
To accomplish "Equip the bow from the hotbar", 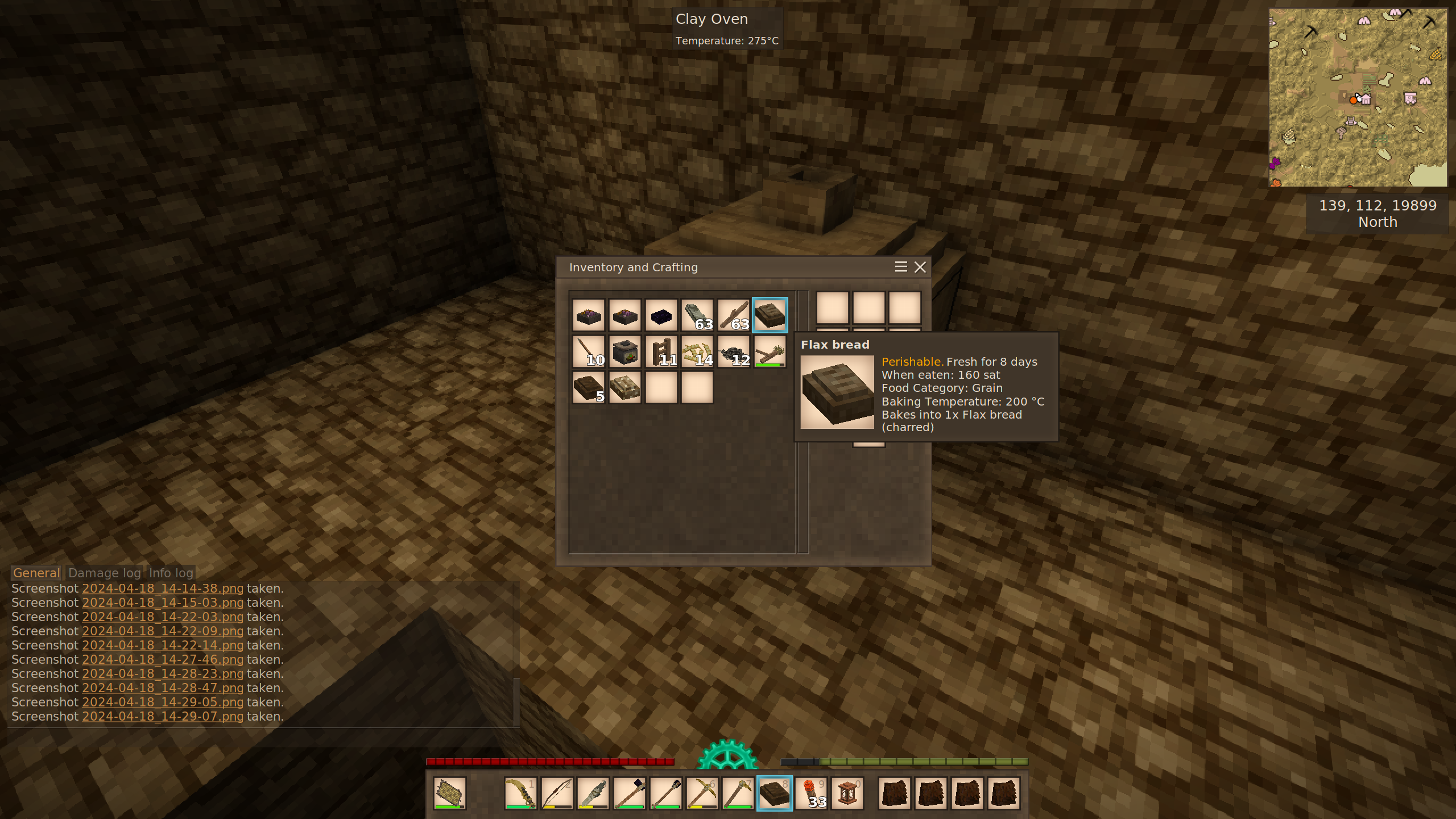I will [x=557, y=793].
